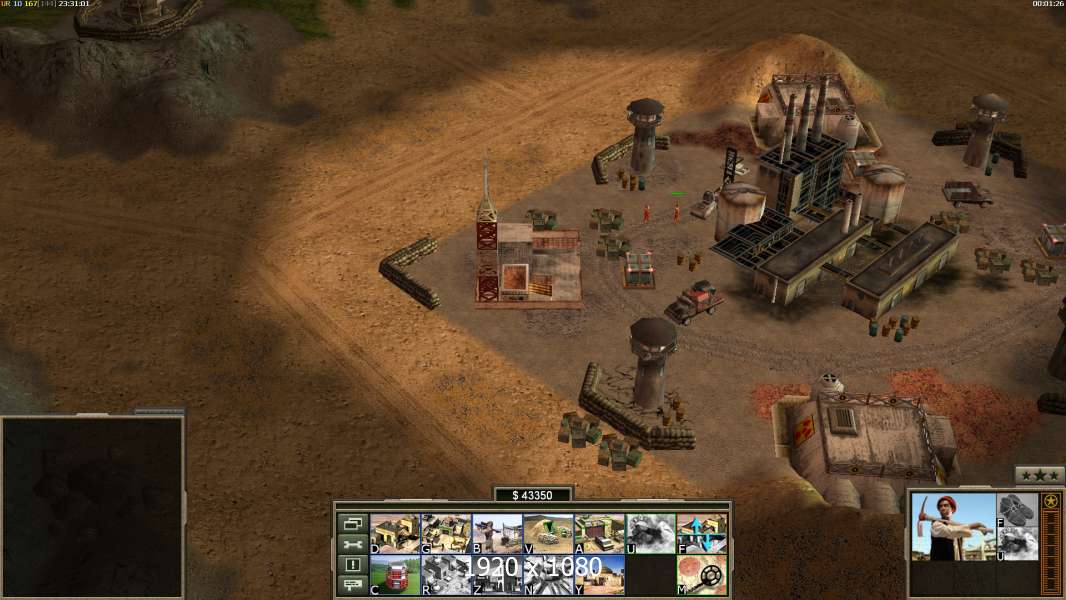Image resolution: width=1066 pixels, height=600 pixels.
Task: Switch build page with the blue arrows icon
Action: tap(701, 534)
